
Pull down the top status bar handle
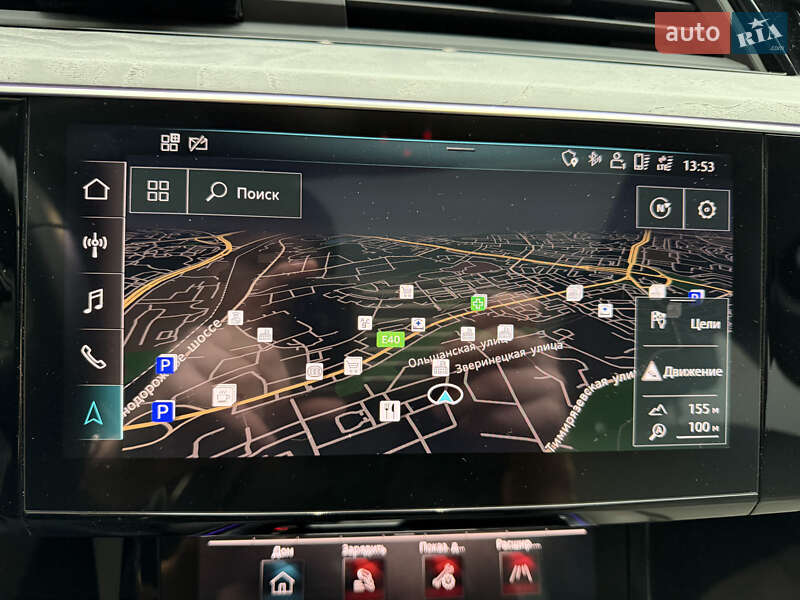point(461,149)
